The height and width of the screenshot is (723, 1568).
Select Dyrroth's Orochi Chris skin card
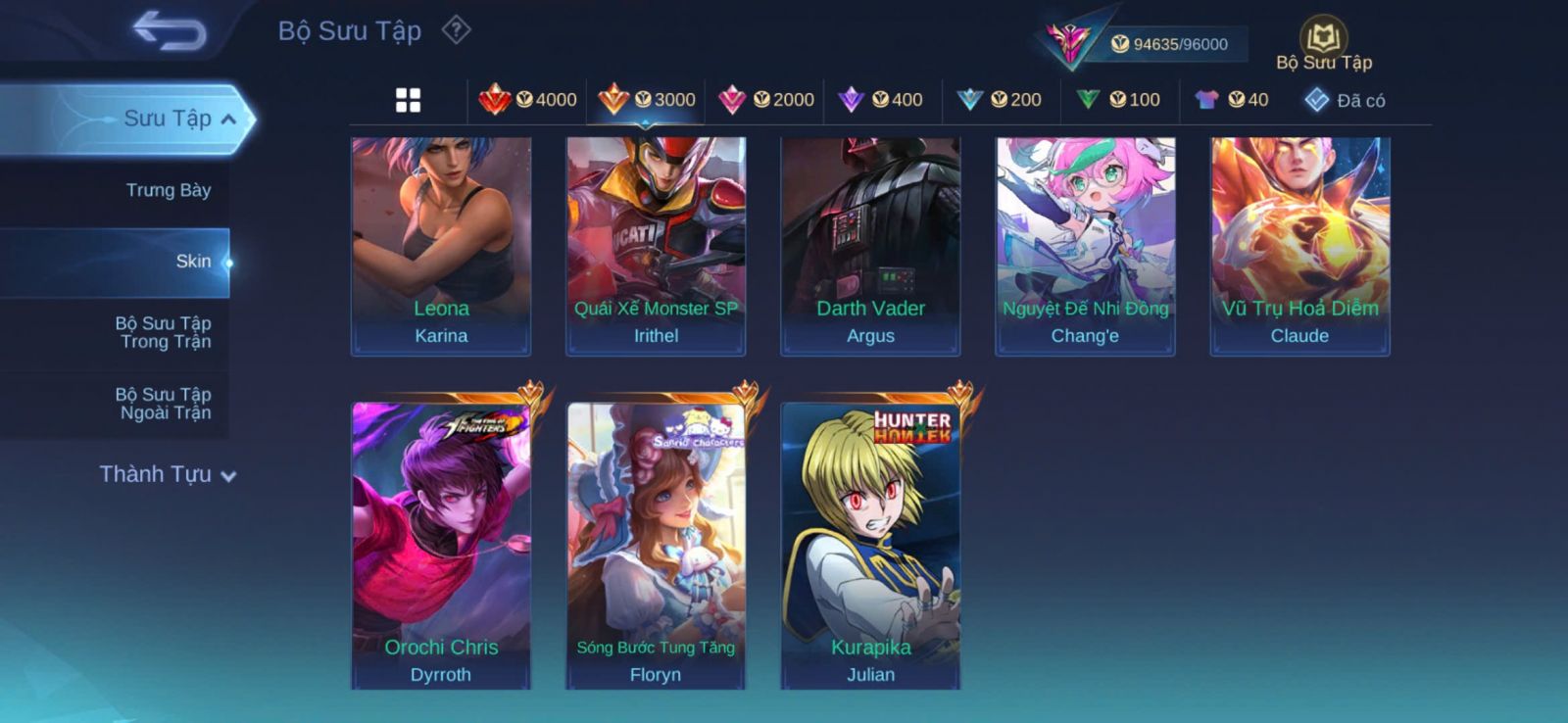(441, 544)
